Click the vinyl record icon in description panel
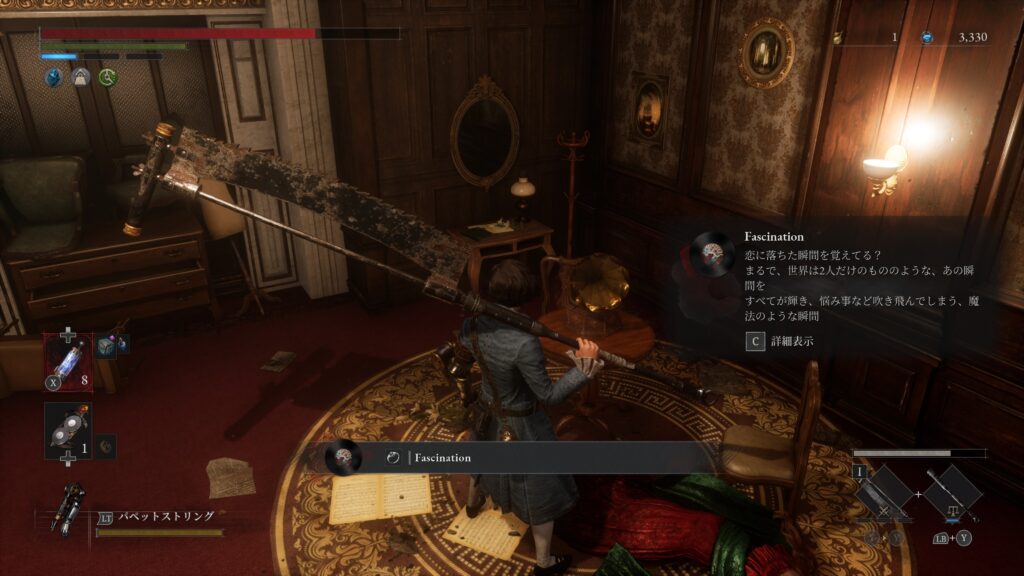Viewport: 1024px width, 576px height. tap(714, 251)
